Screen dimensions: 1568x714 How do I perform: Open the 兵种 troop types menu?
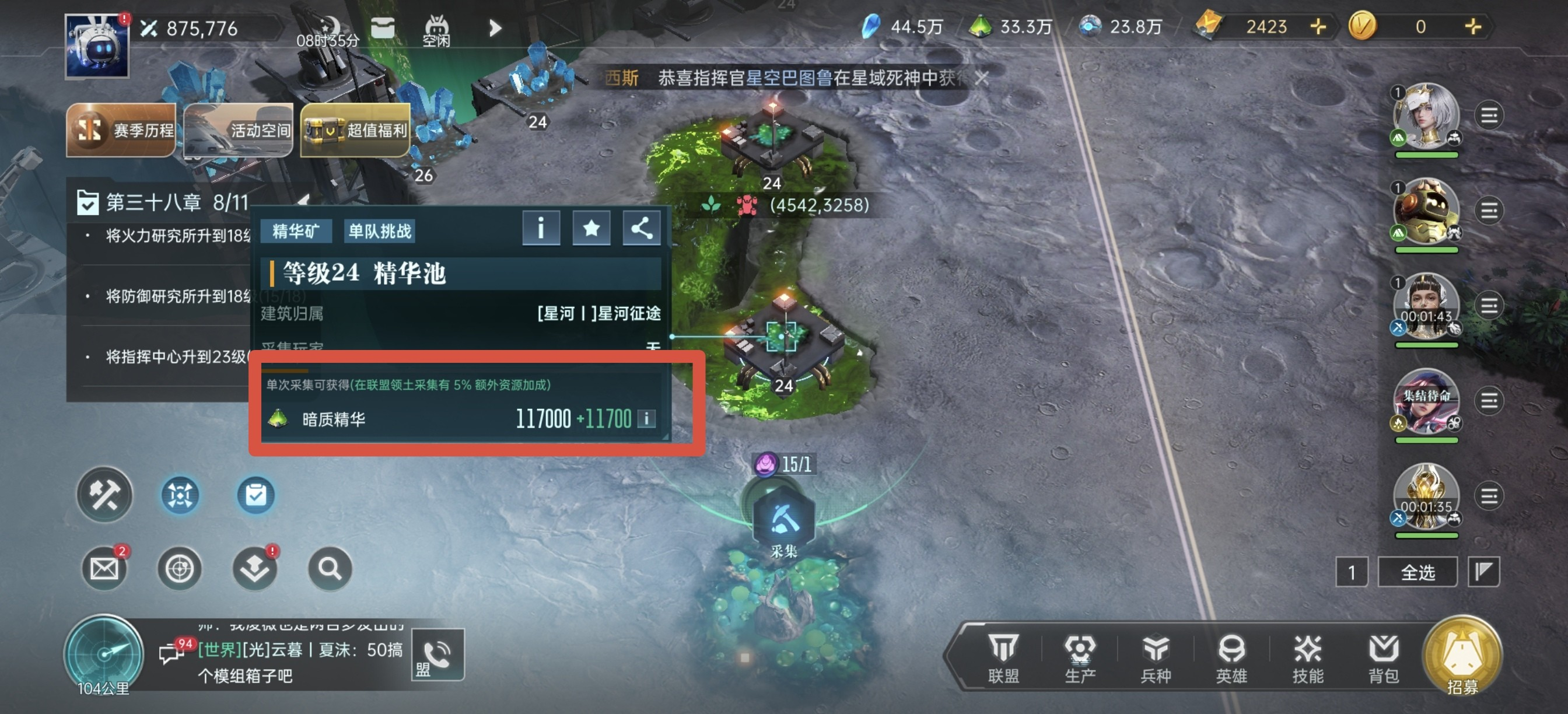(x=1156, y=657)
